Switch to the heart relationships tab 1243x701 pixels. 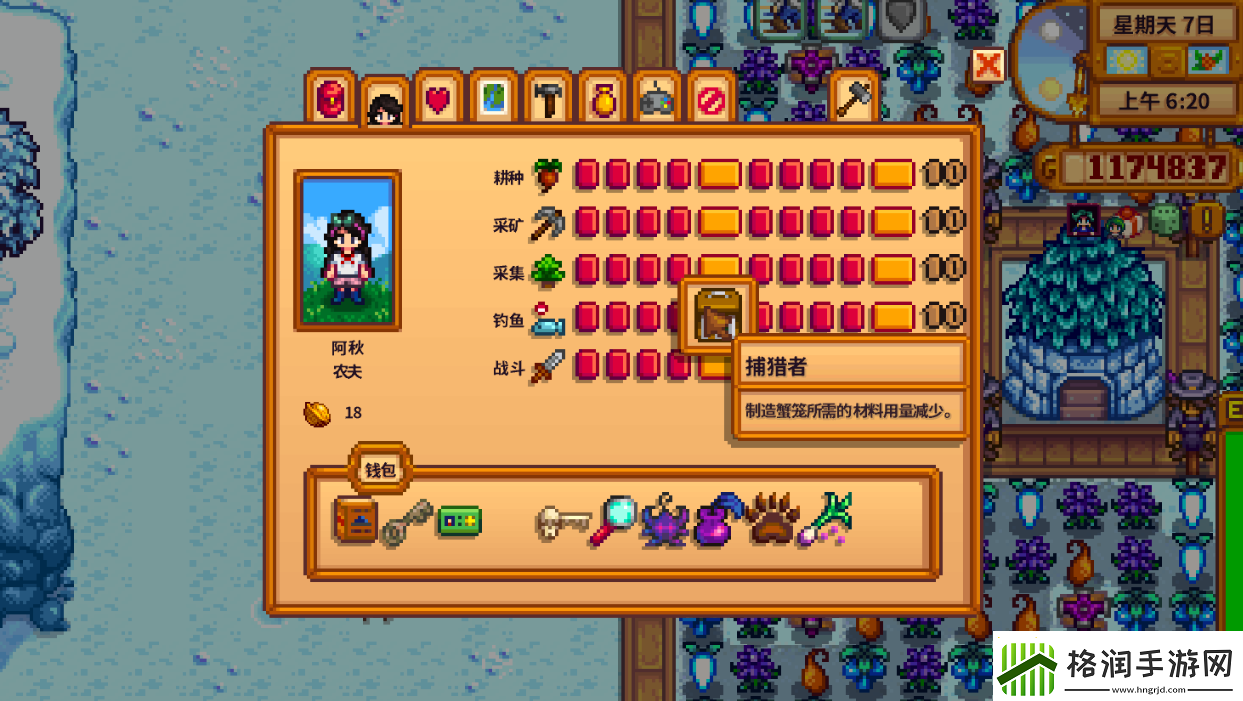[x=439, y=99]
